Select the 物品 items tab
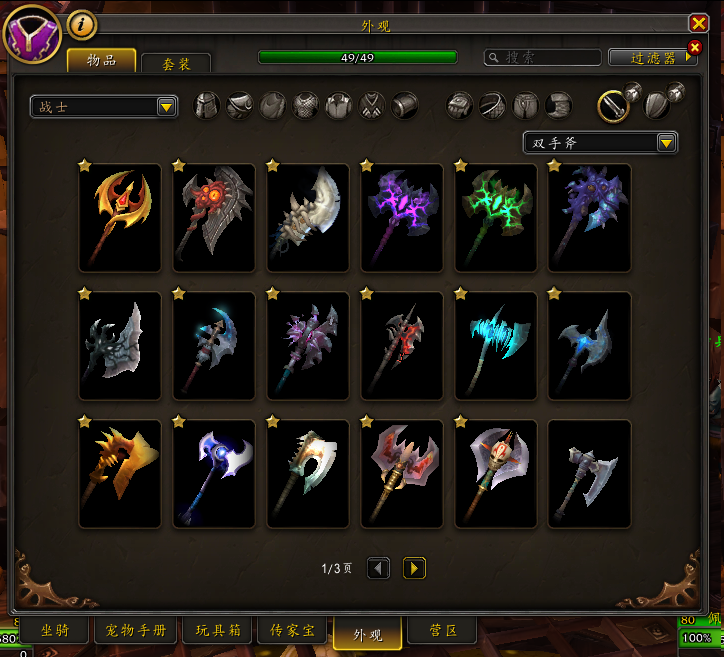Viewport: 724px width, 657px height. (101, 60)
